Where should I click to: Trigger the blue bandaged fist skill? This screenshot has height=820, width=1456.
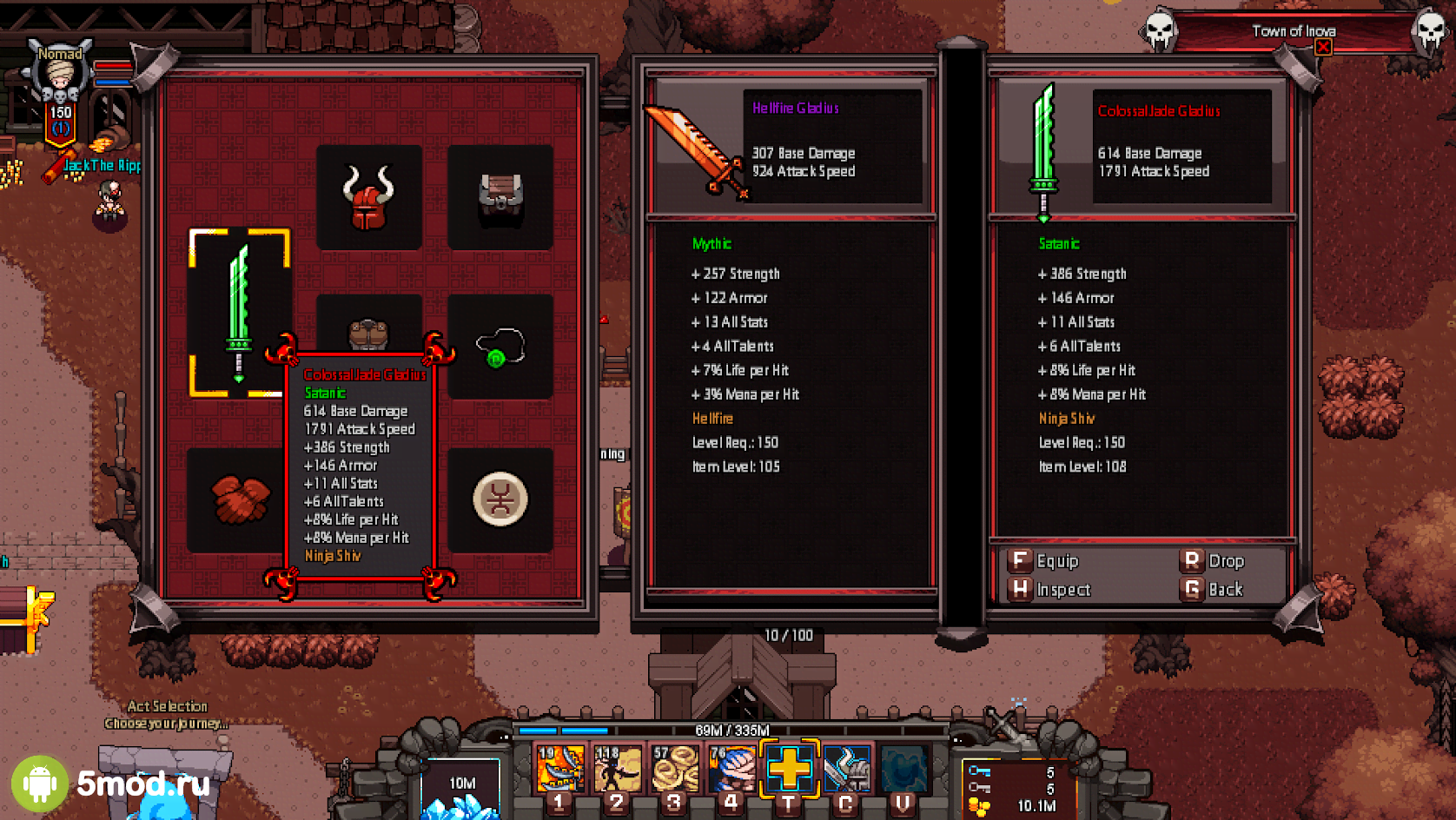tap(731, 770)
